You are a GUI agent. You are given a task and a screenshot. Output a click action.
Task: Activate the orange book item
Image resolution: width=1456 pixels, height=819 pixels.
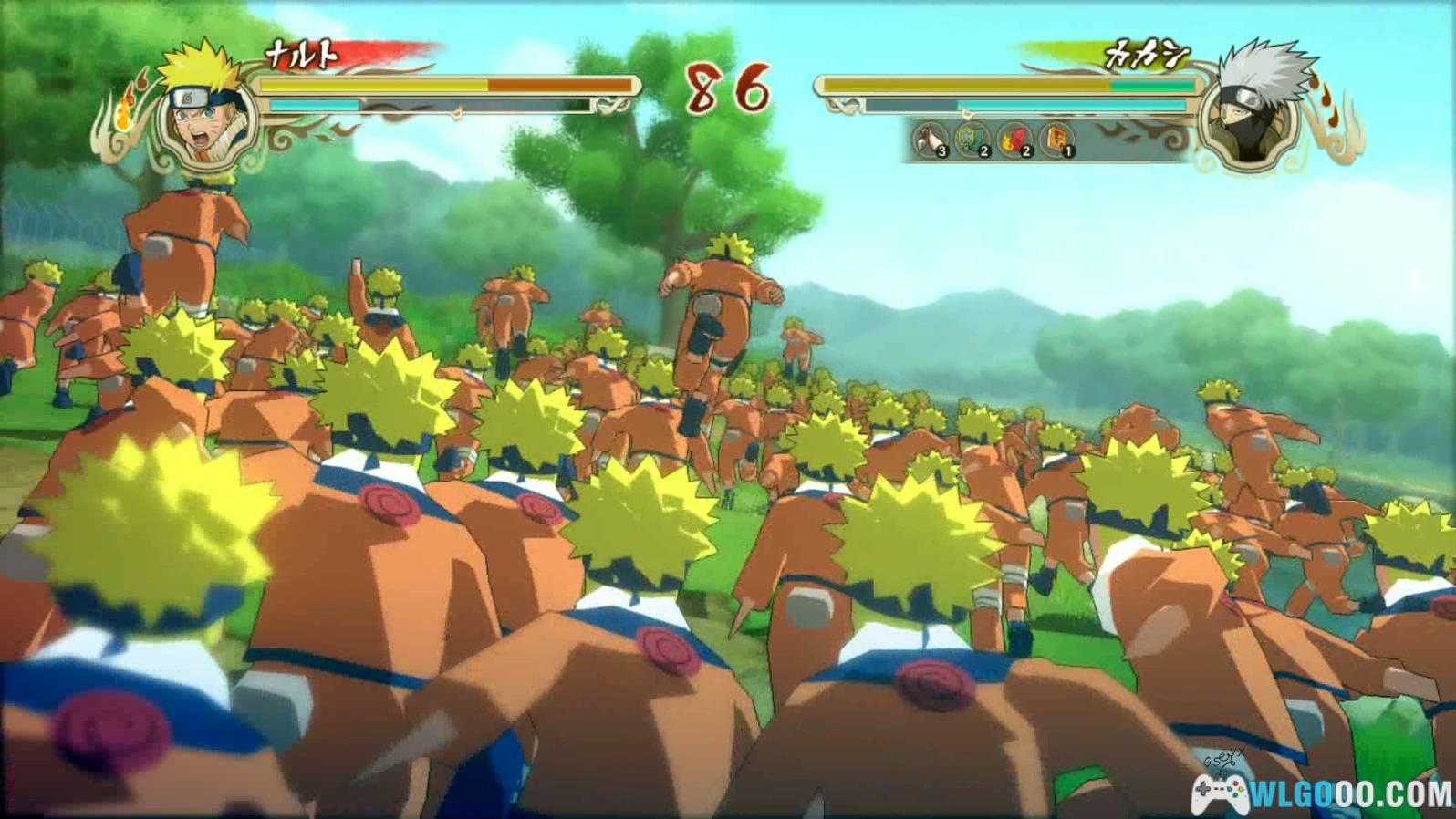tap(1056, 140)
